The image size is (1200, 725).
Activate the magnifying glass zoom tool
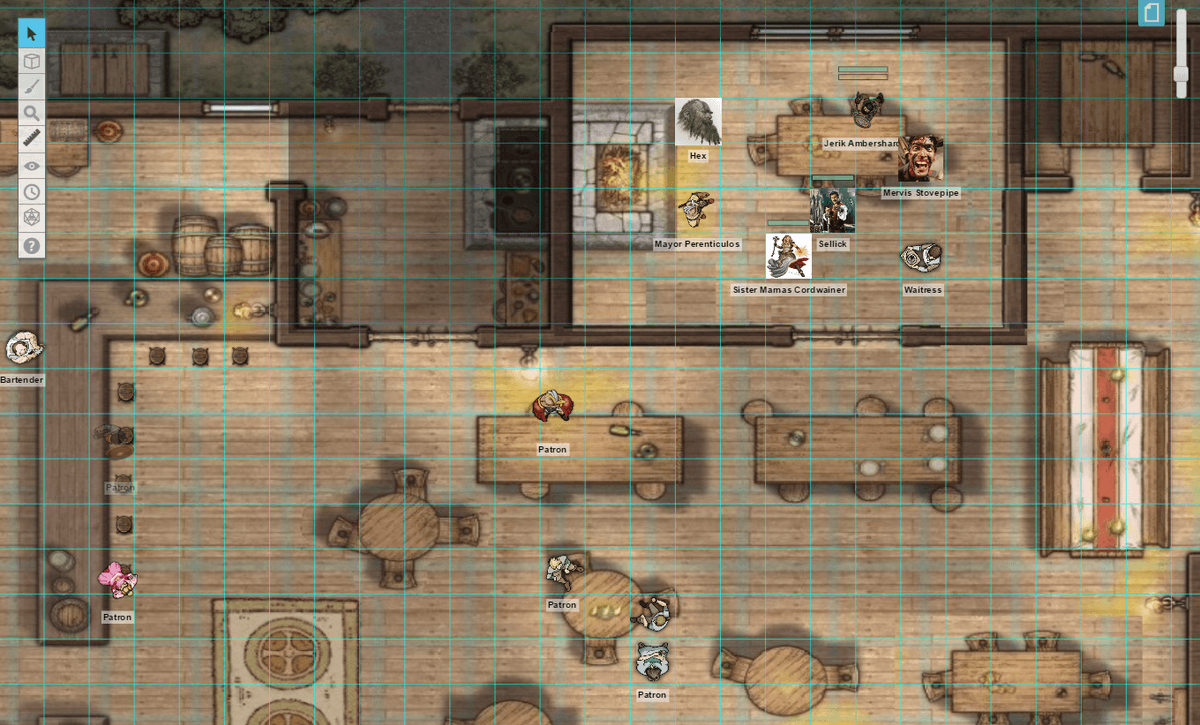(x=32, y=113)
